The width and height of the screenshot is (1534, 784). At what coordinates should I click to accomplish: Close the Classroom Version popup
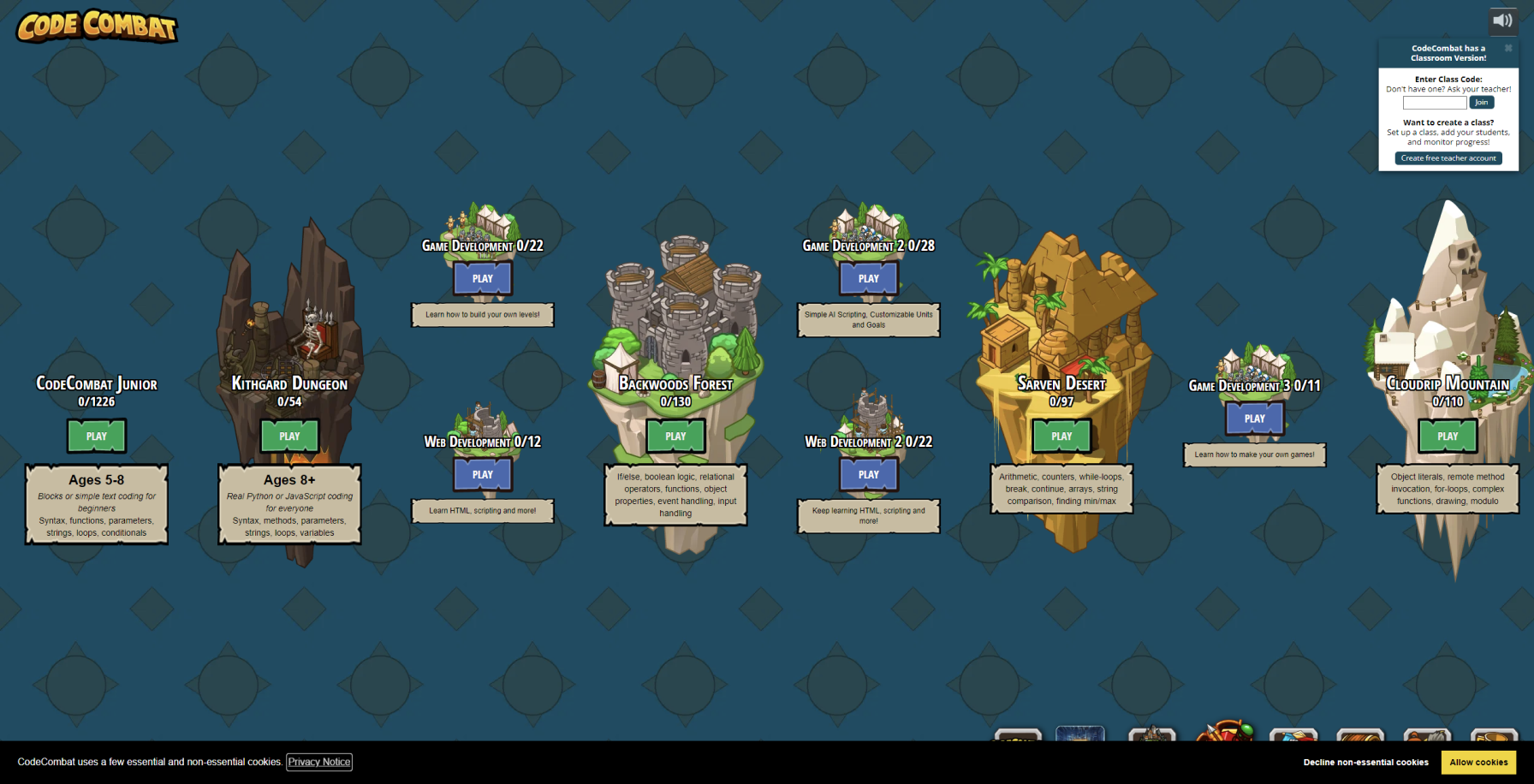[x=1508, y=48]
